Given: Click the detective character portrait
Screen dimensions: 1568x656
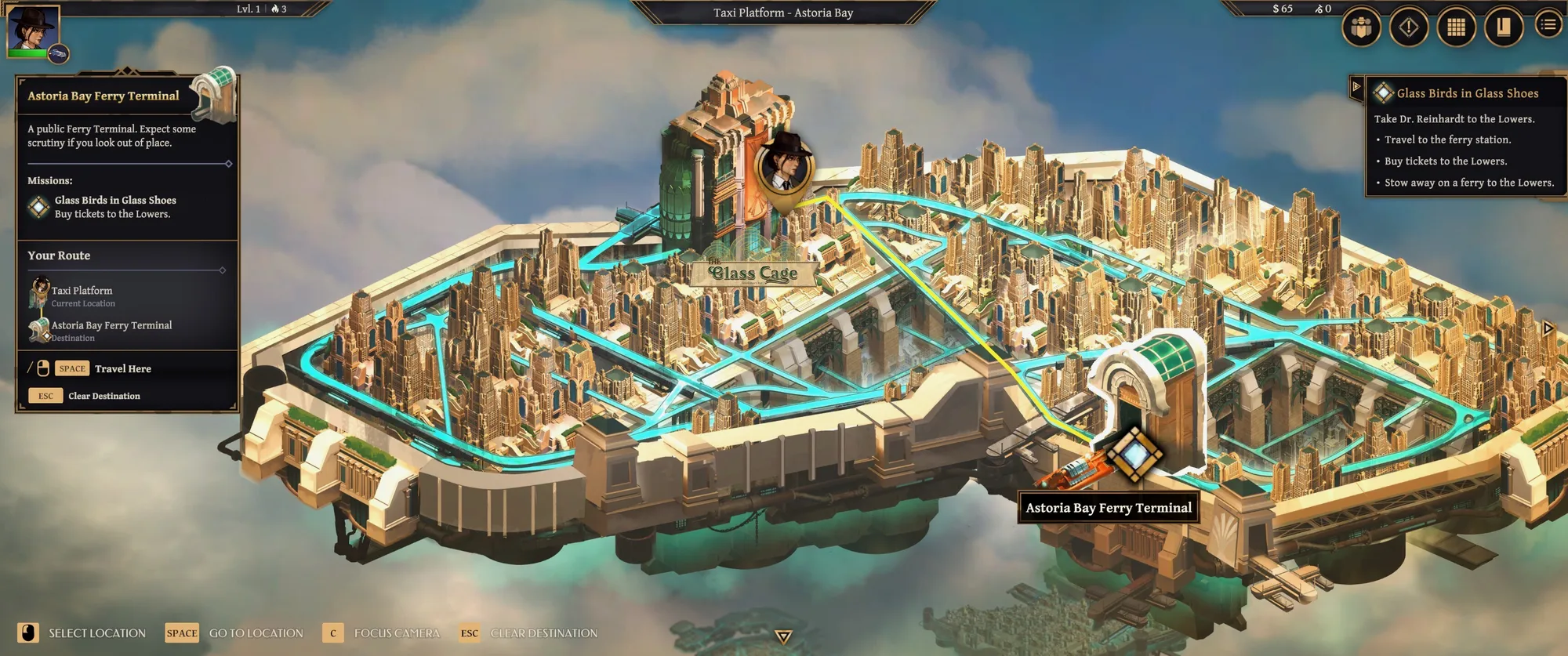Looking at the screenshot, I should tap(33, 30).
